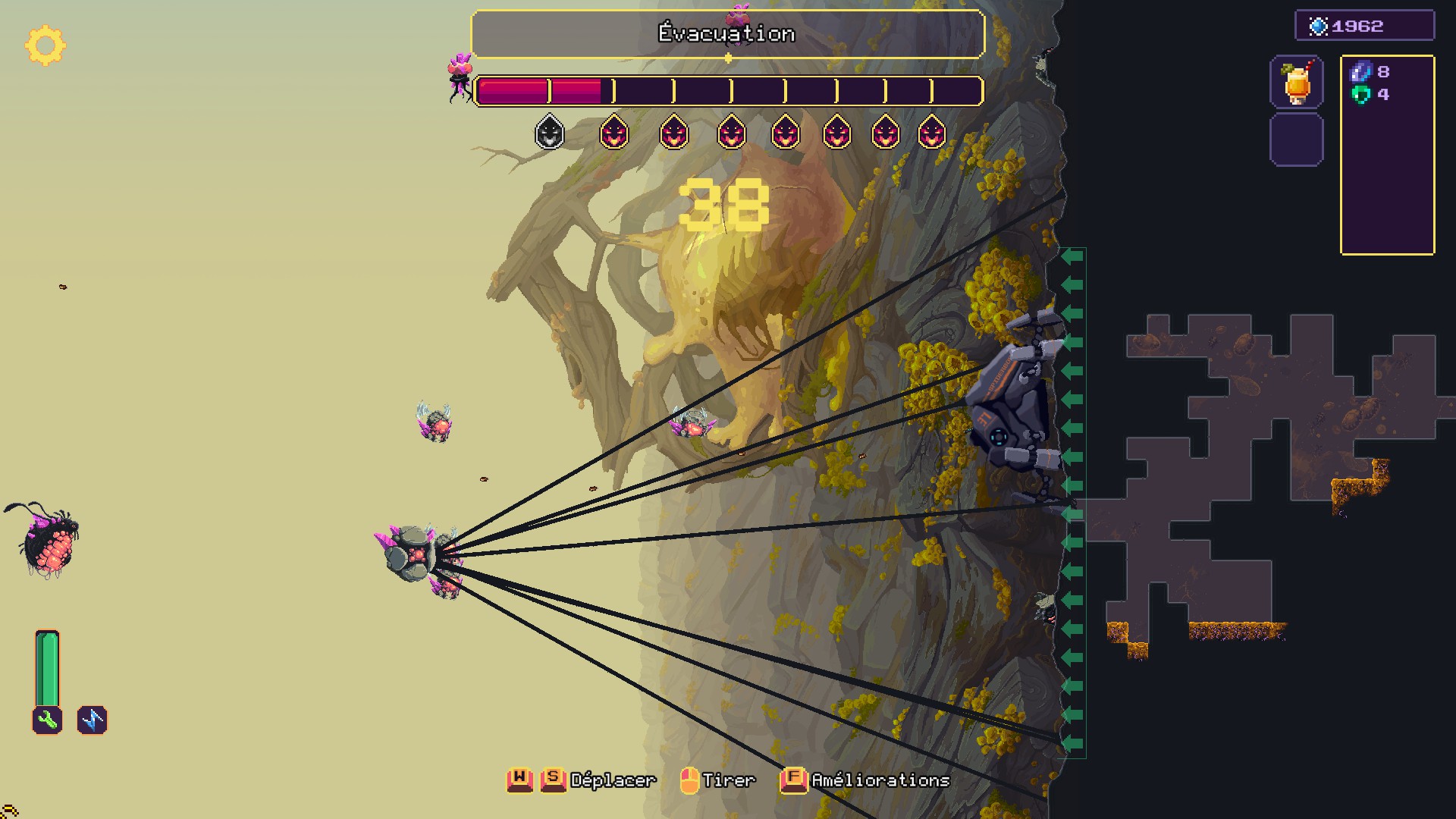Click the greyed-out completed wave marker
1456x819 pixels.
(x=550, y=133)
